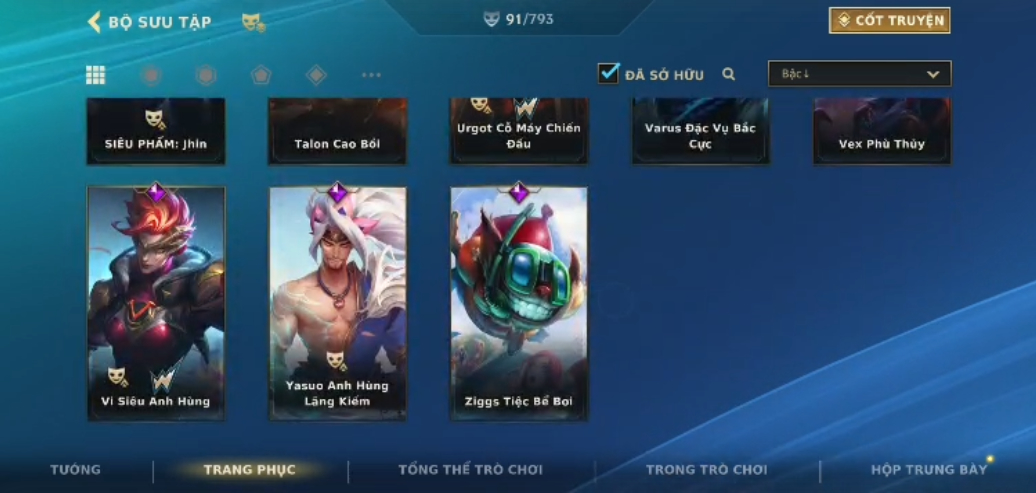The width and height of the screenshot is (1036, 493).
Task: Open the Bậc sort dropdown
Action: 859,74
